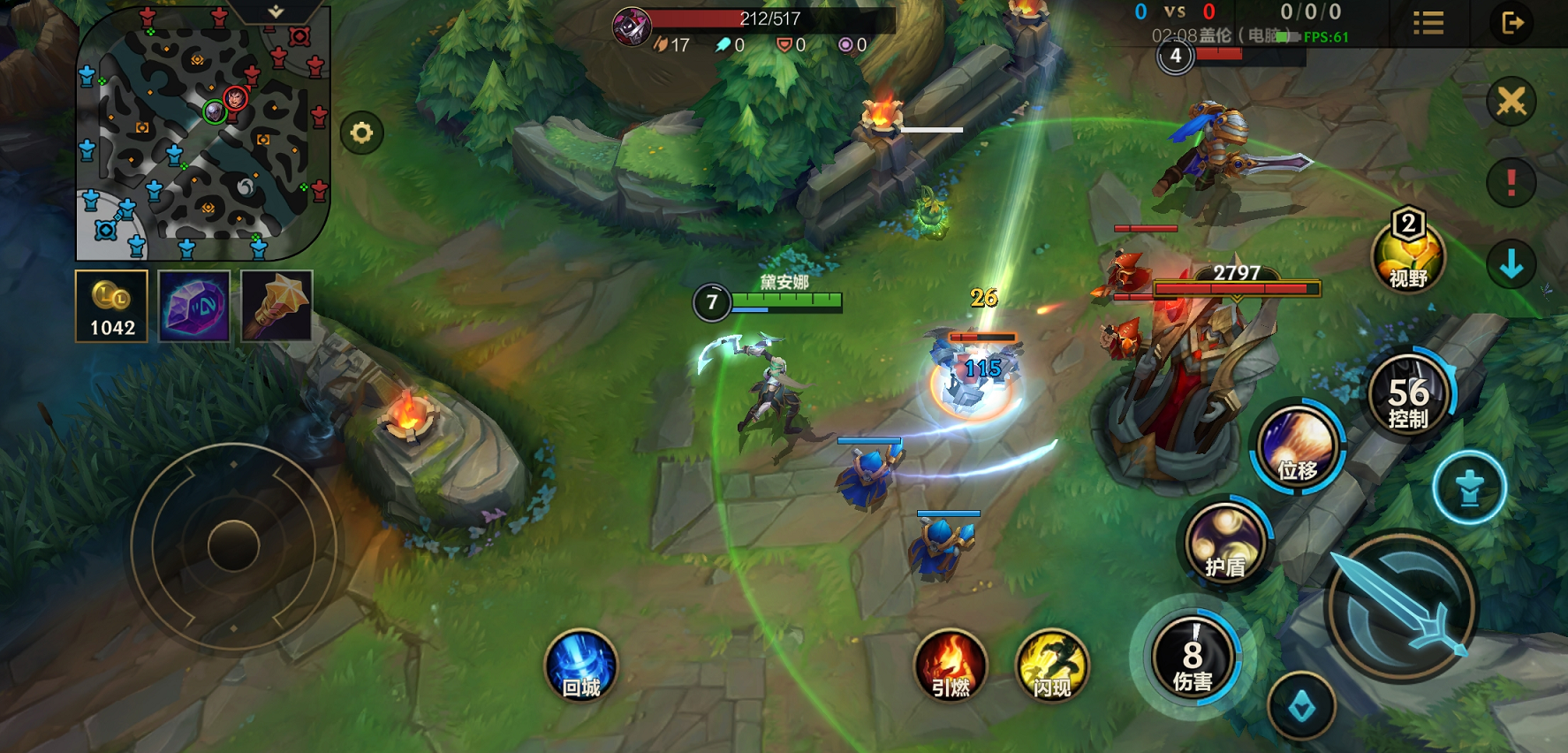1568x753 pixels.
Task: Open the minimap
Action: (203, 133)
